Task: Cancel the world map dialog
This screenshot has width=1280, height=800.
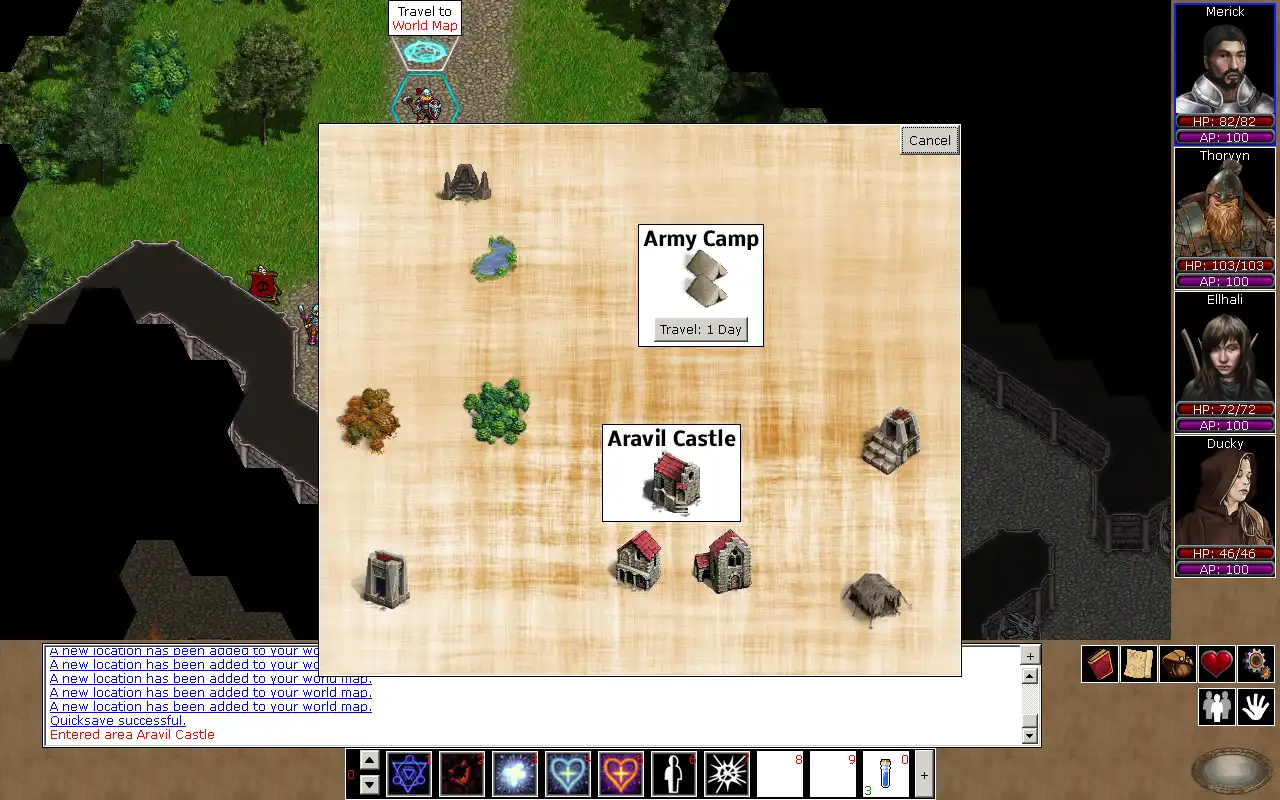Action: coord(929,141)
